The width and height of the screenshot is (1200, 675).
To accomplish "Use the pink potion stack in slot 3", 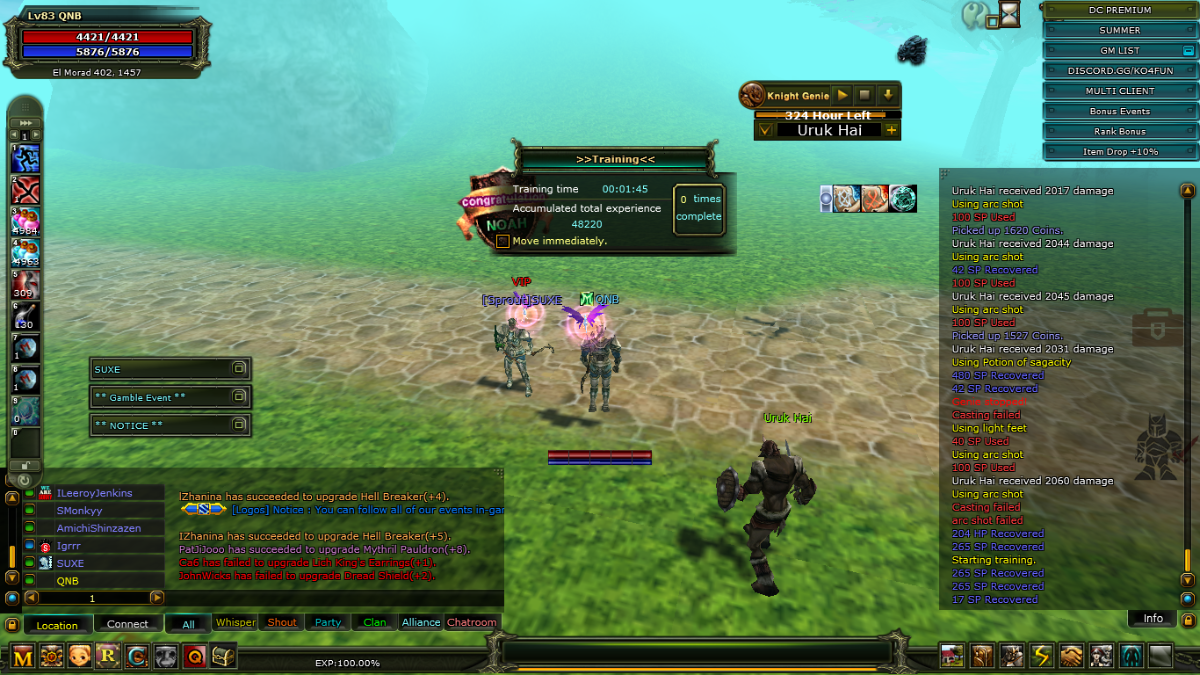I will 26,221.
